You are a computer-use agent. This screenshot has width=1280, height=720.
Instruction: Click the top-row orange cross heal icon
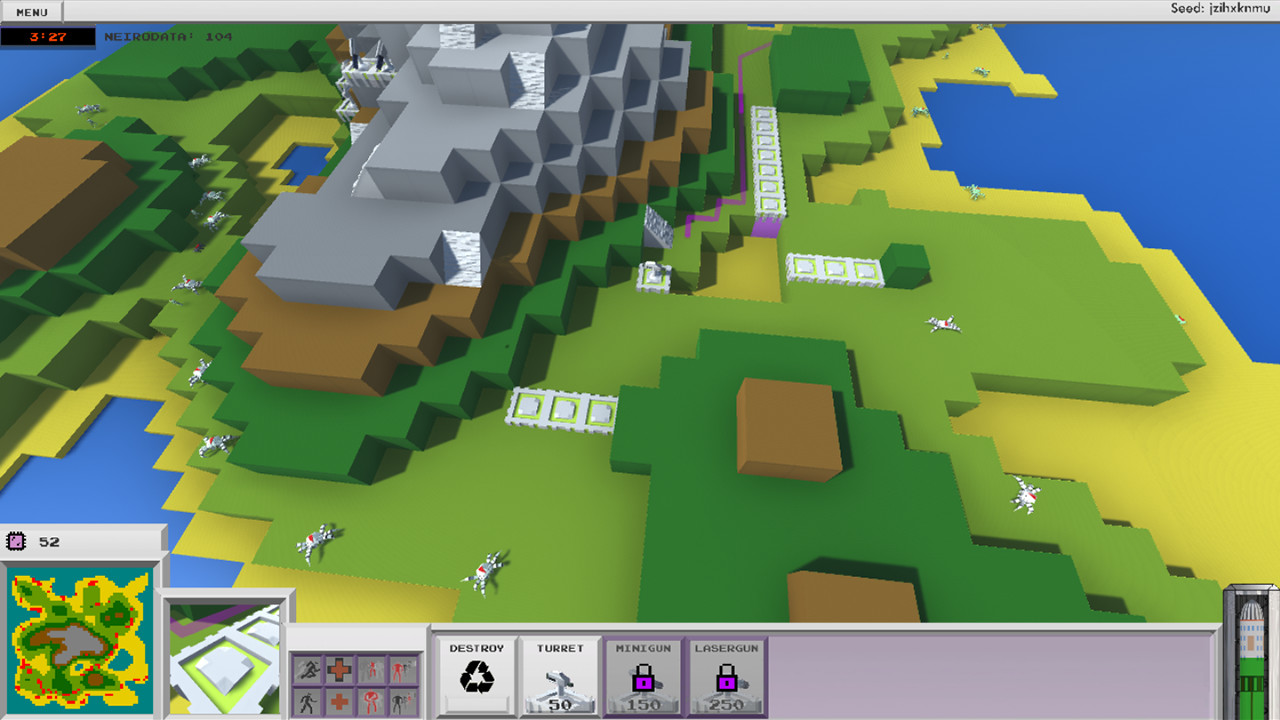point(339,669)
